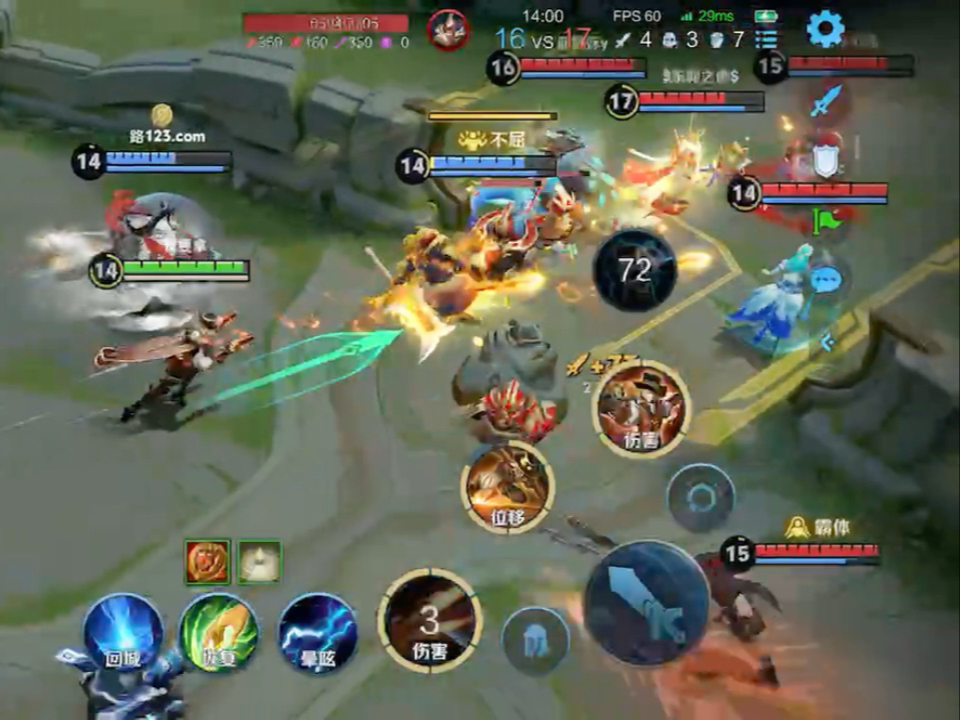Viewport: 960px width, 721px height.
Task: Use the 恢复 restore ability
Action: click(x=218, y=633)
